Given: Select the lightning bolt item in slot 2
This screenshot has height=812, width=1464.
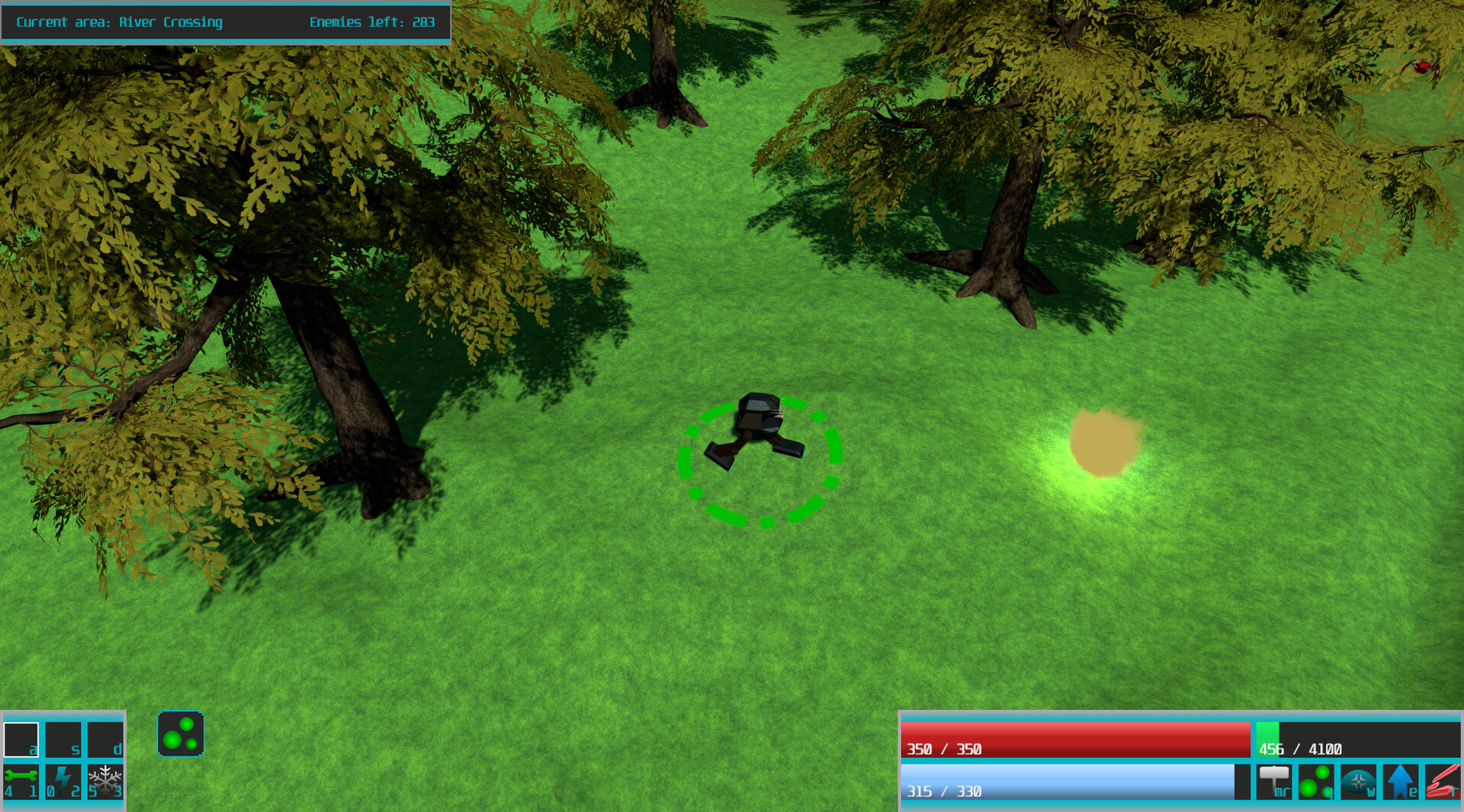Looking at the screenshot, I should click(65, 782).
